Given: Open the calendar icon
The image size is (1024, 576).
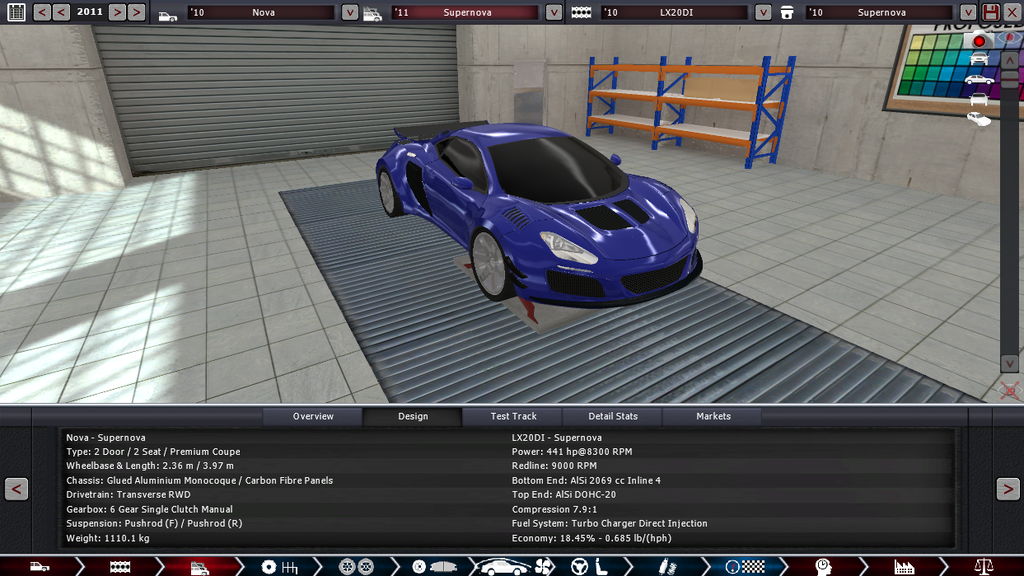Looking at the screenshot, I should [16, 12].
